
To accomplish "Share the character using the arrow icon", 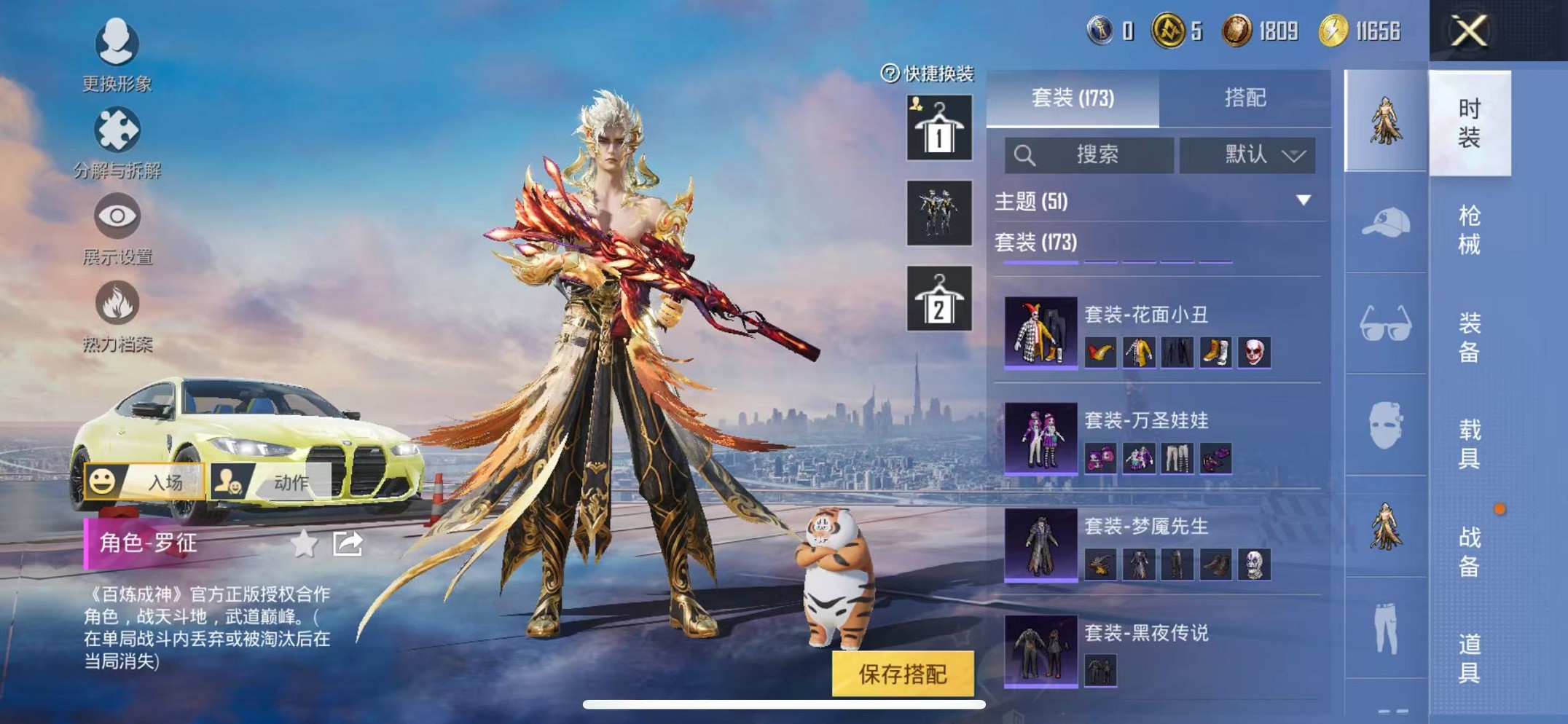I will click(x=348, y=543).
